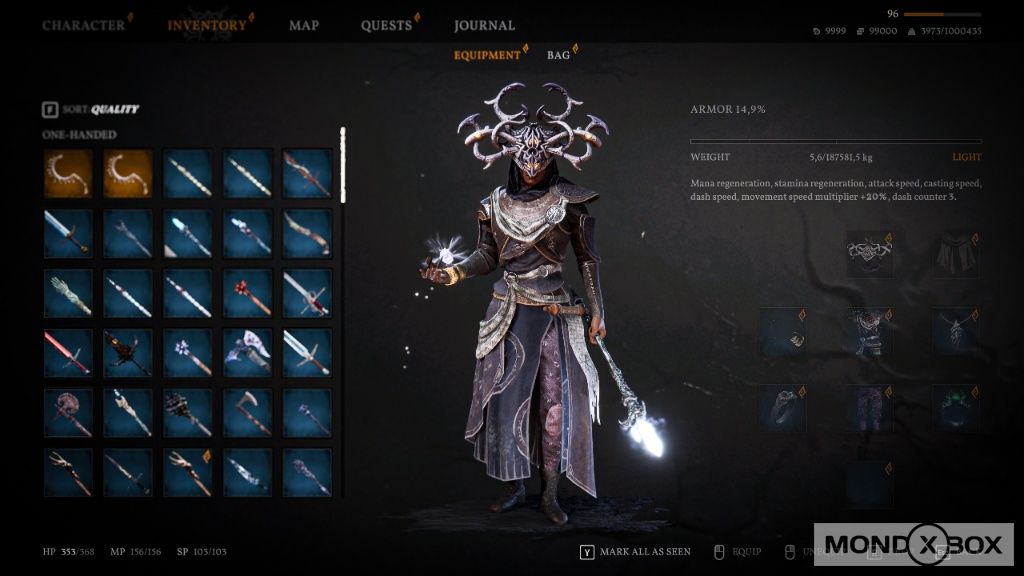
Task: Select the skeletal hand wand slot
Action: pos(68,293)
